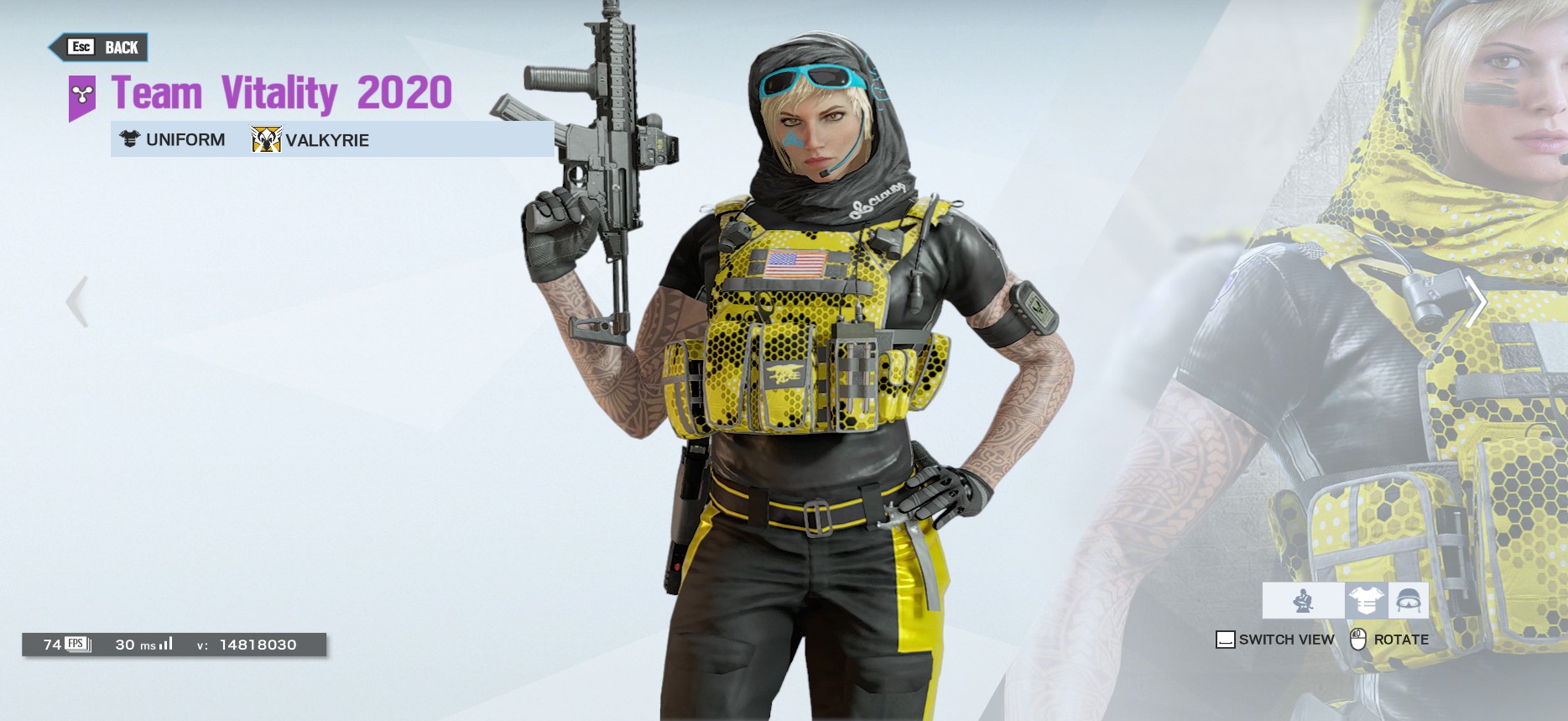Click the purple charm icon near Team Vitality 2020

pyautogui.click(x=81, y=92)
